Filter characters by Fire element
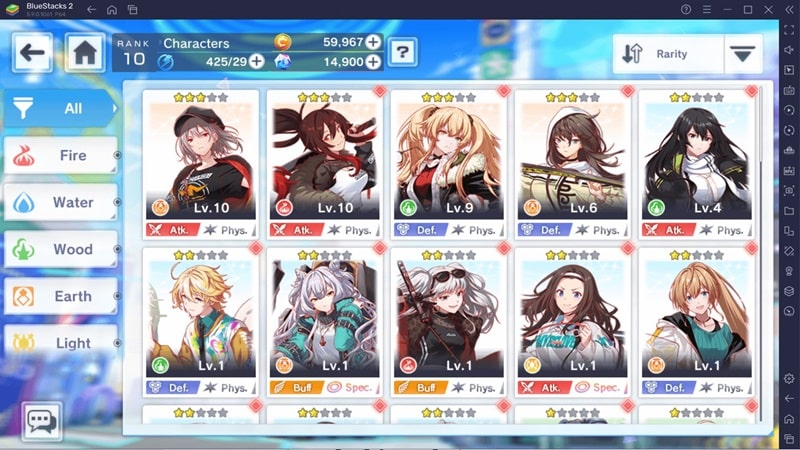 [60, 155]
